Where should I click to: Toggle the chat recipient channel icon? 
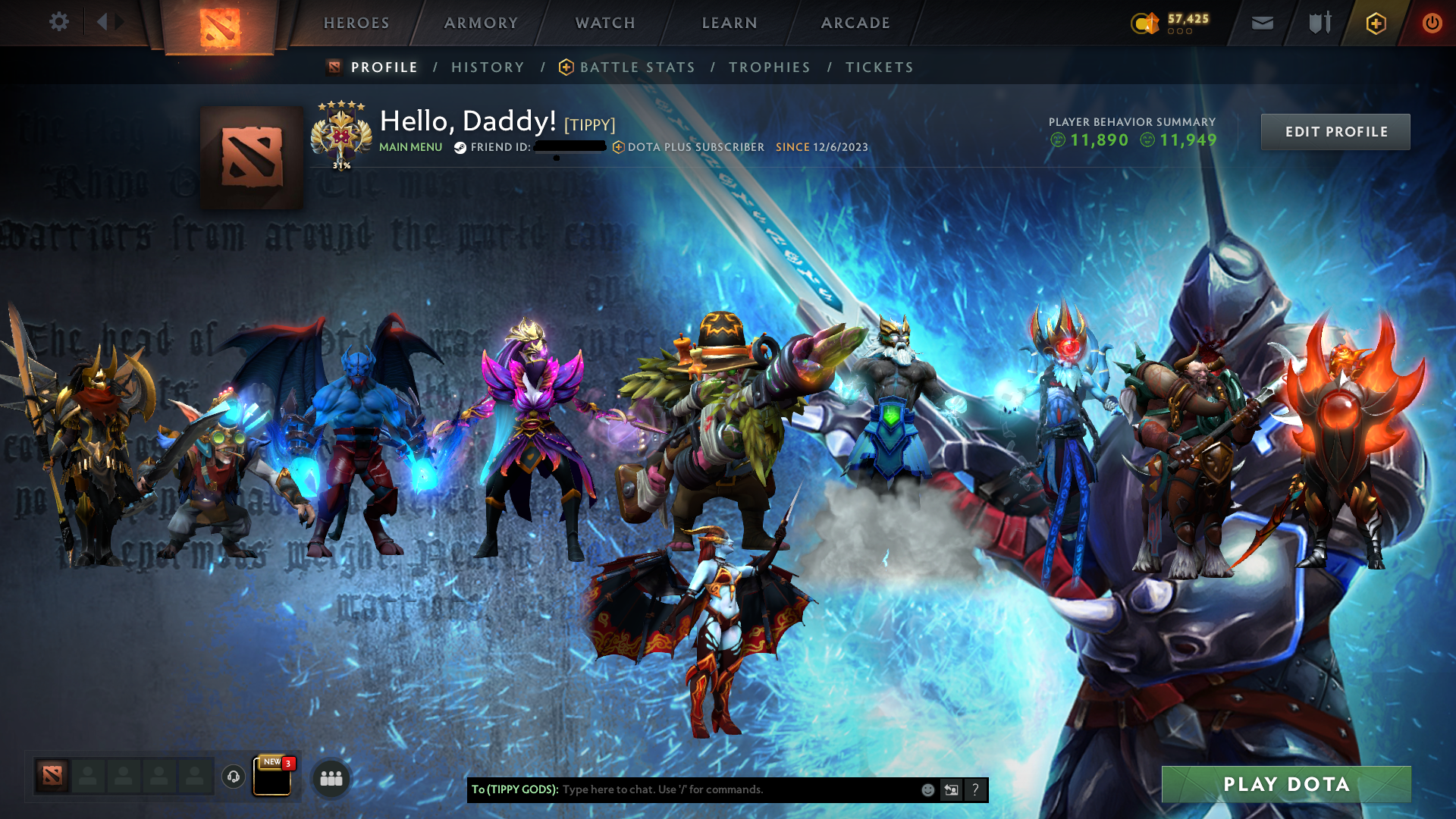pyautogui.click(x=951, y=789)
